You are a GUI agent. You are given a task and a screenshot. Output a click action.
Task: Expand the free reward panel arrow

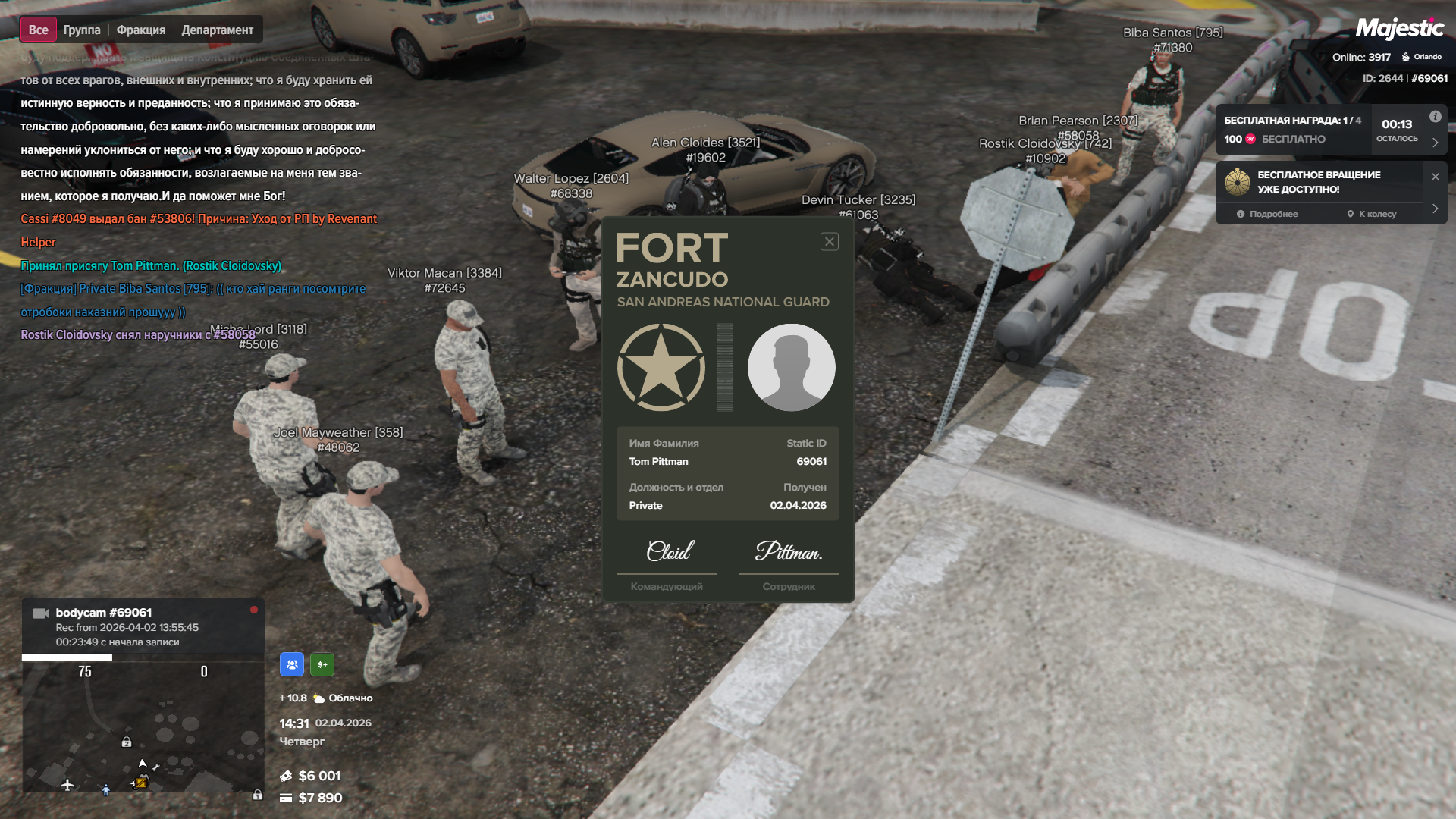(1436, 142)
